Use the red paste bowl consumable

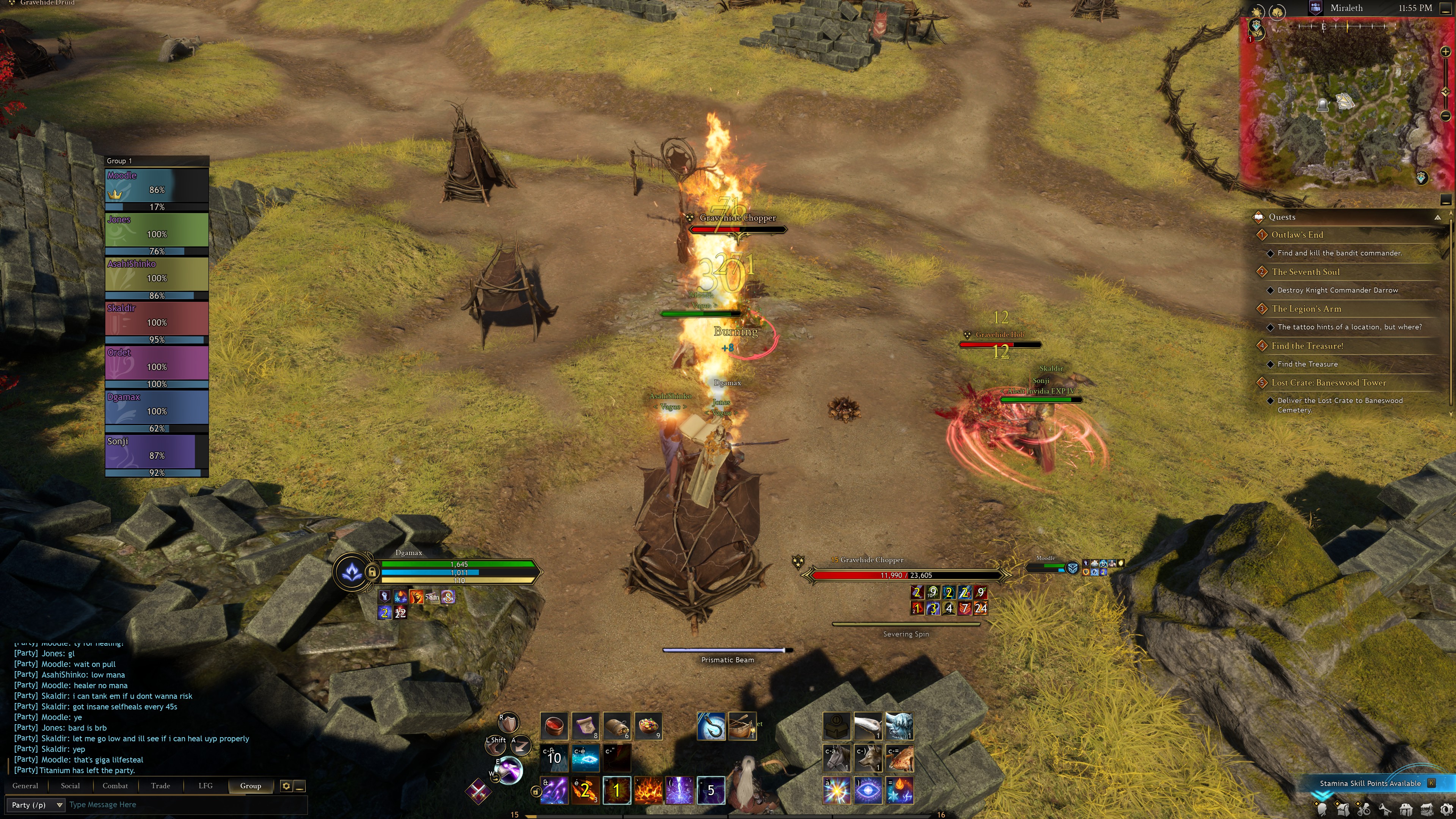click(x=554, y=726)
